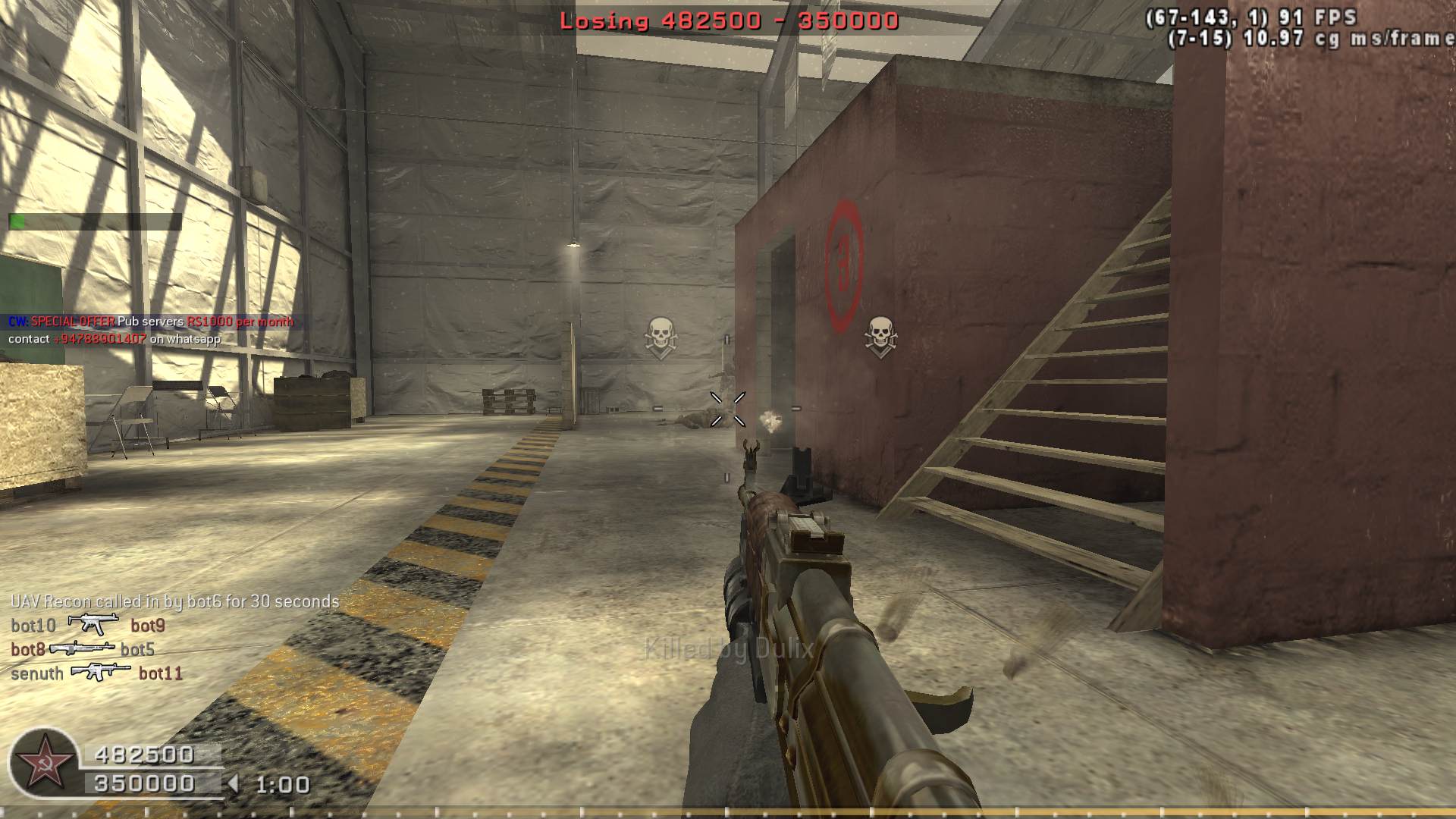Choose the senuth killed bot11 killfeed line
1456x819 pixels.
point(96,673)
